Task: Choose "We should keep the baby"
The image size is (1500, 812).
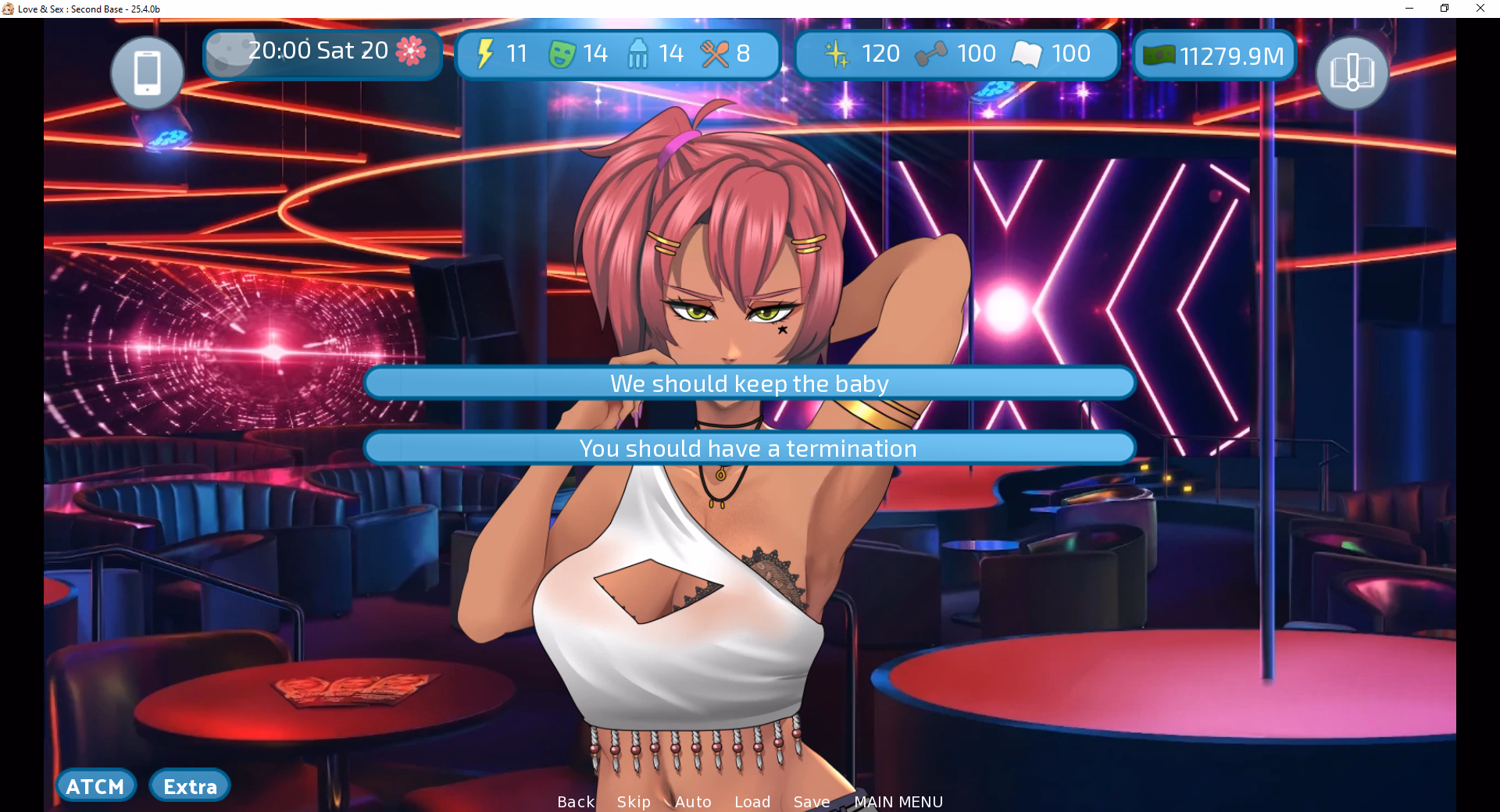Action: point(749,383)
